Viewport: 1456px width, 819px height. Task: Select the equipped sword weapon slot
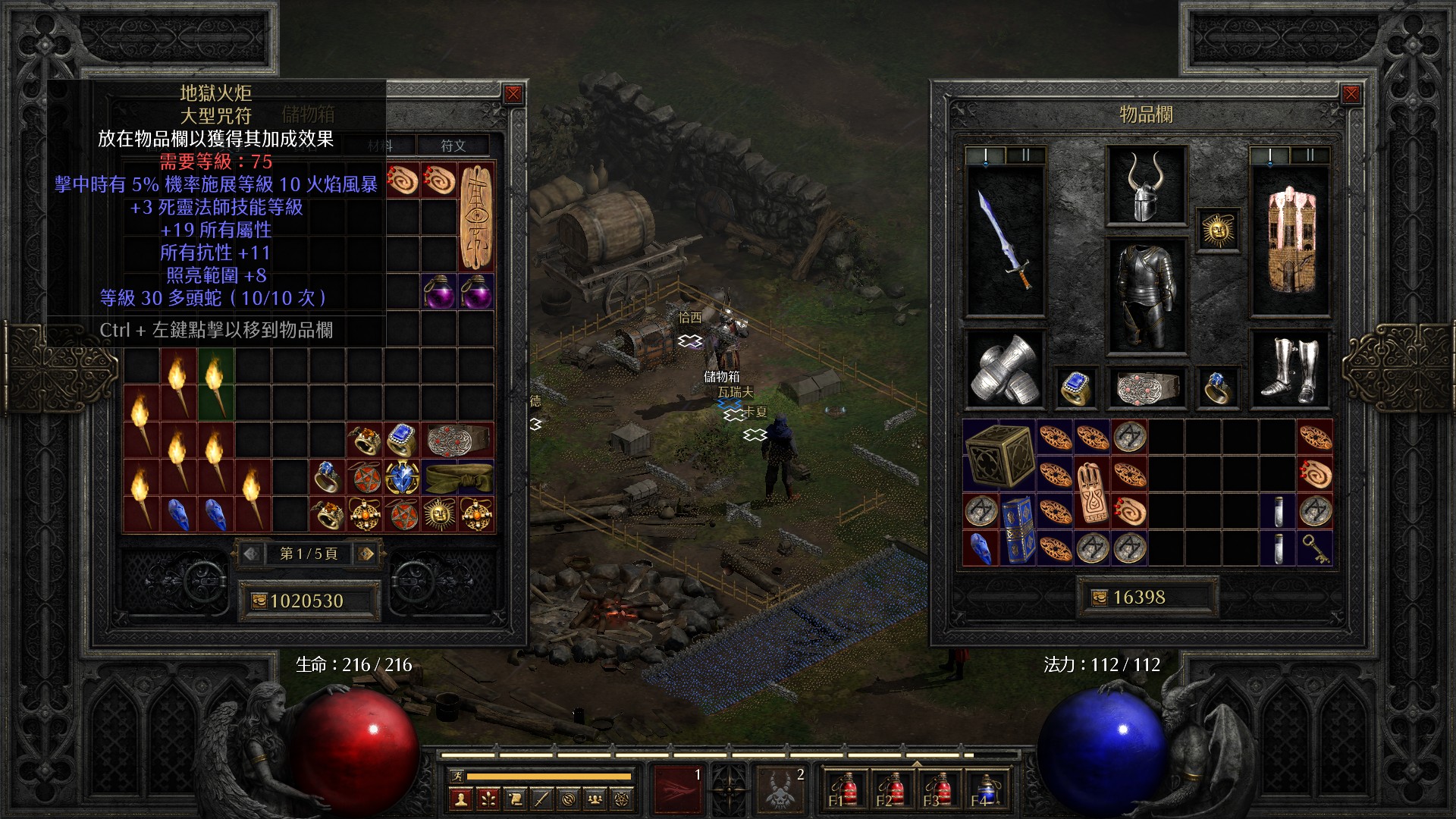pyautogui.click(x=1006, y=240)
